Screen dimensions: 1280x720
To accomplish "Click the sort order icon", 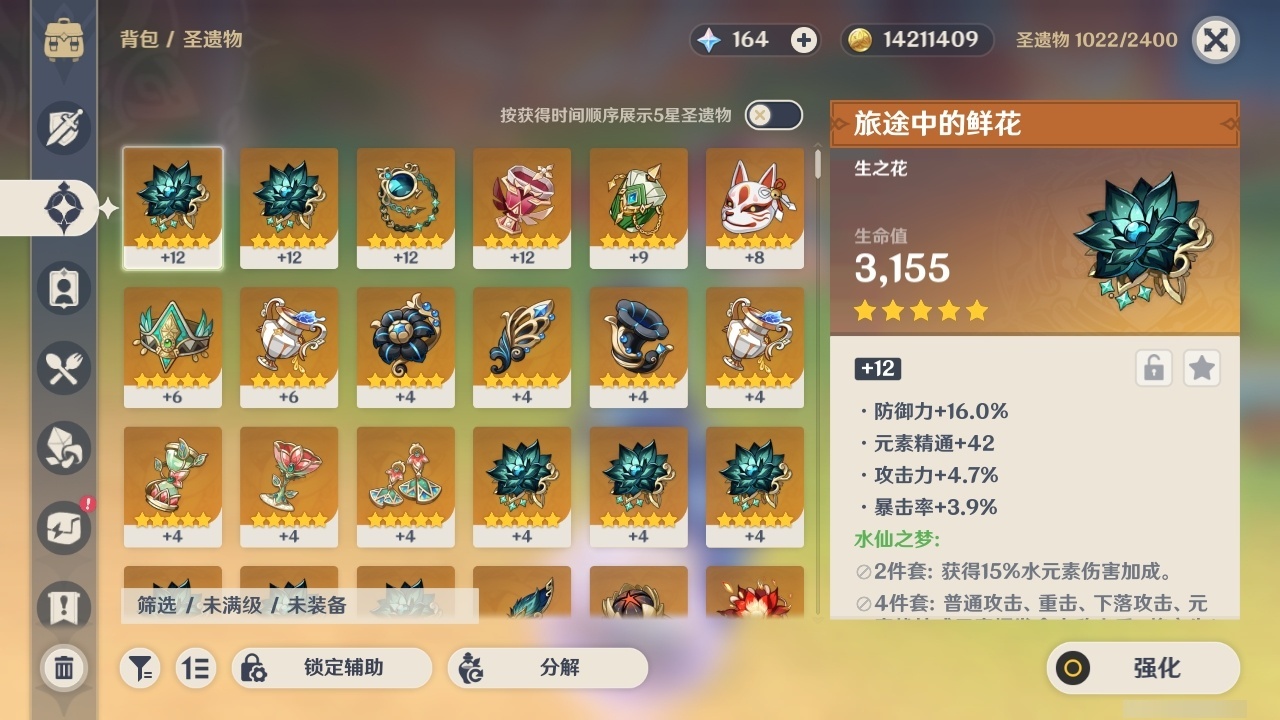I will pyautogui.click(x=196, y=668).
